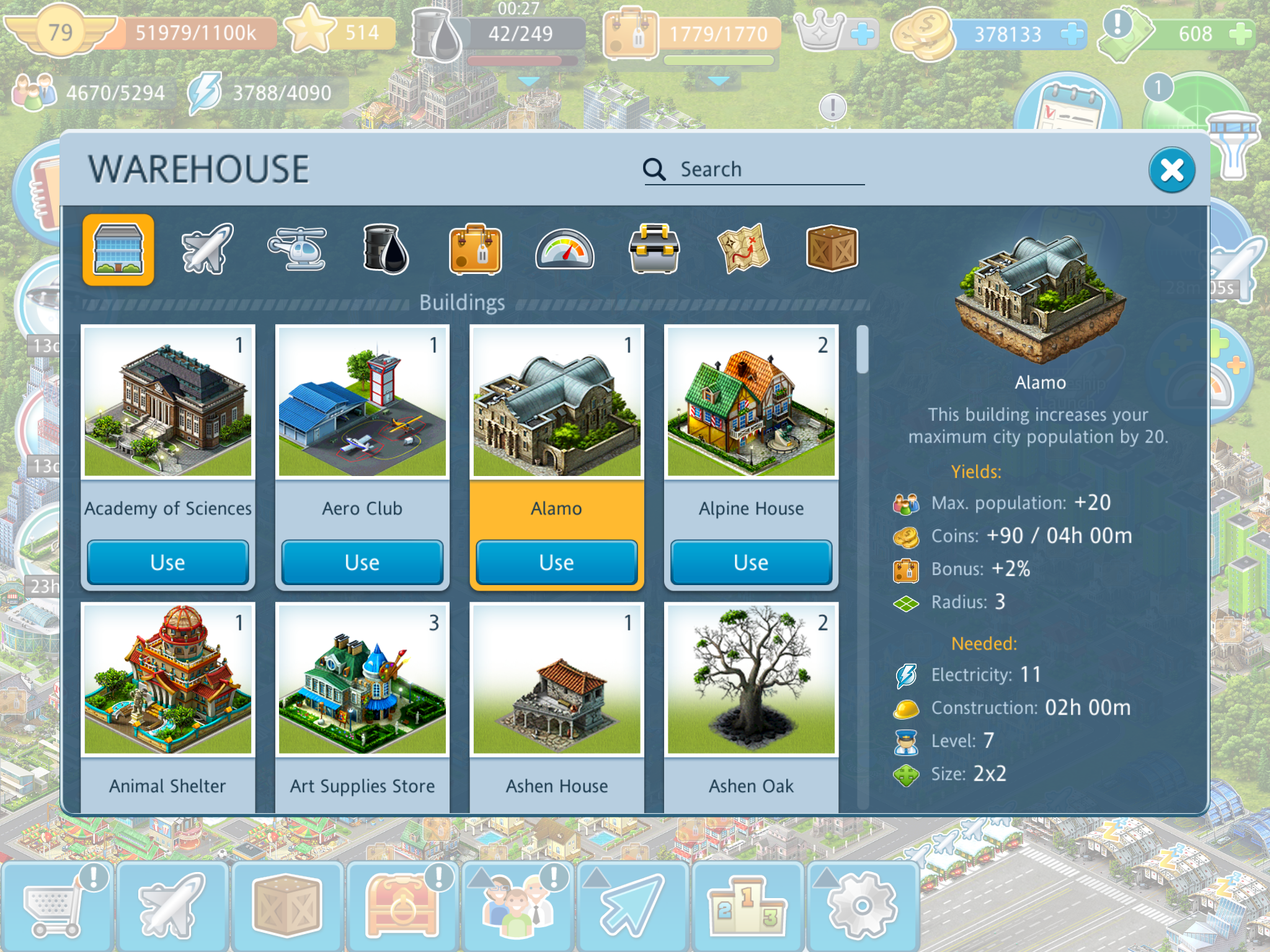
Task: Use the Alpine House building
Action: coord(751,562)
